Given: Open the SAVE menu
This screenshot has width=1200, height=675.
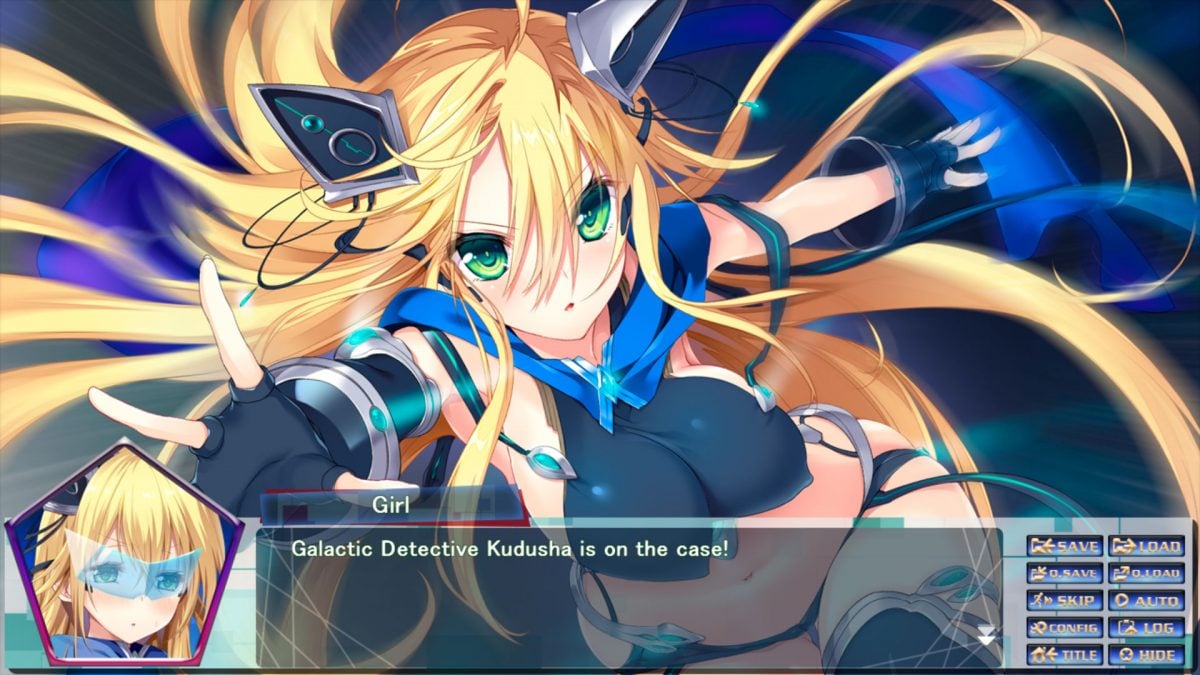Looking at the screenshot, I should [x=1065, y=546].
